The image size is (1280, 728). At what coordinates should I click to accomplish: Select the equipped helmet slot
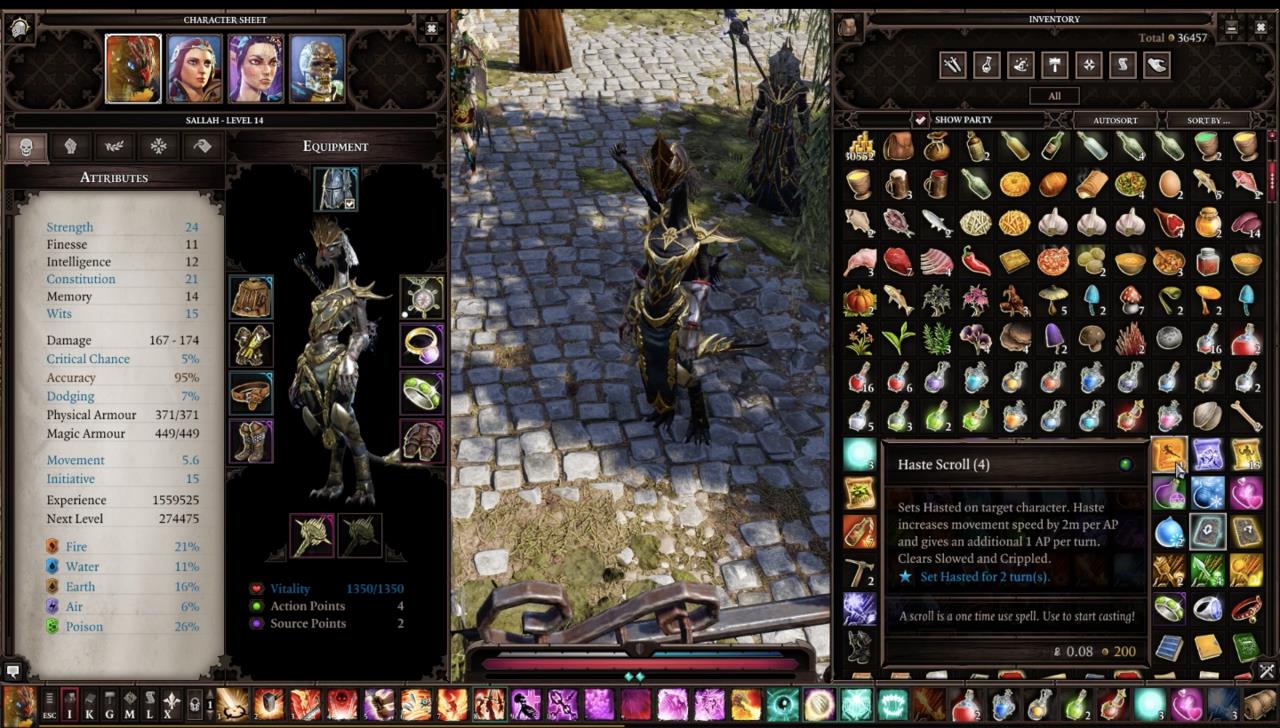(333, 187)
